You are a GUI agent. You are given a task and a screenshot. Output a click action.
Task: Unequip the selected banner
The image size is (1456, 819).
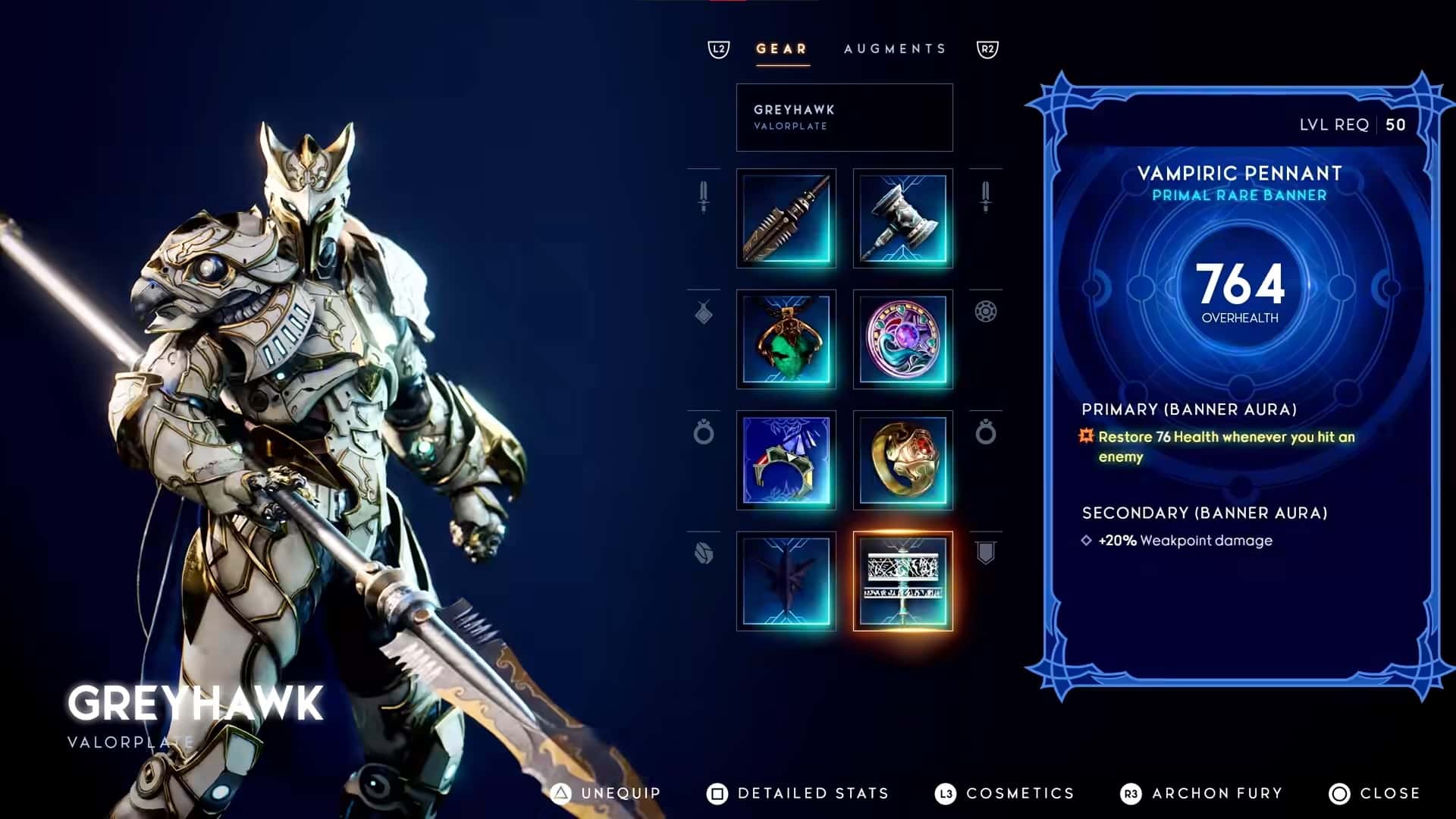[607, 793]
